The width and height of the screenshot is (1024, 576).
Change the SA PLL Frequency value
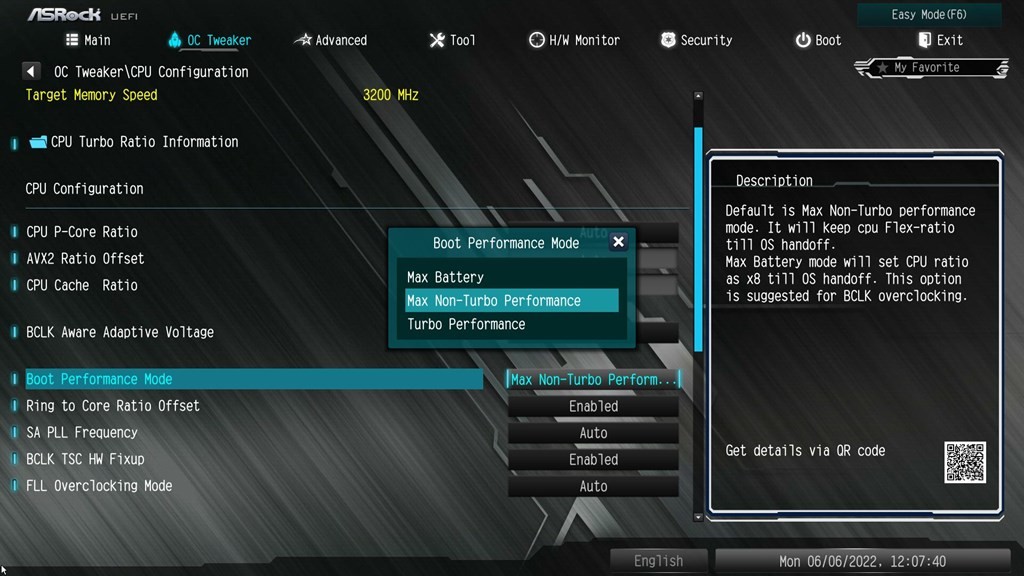click(593, 433)
